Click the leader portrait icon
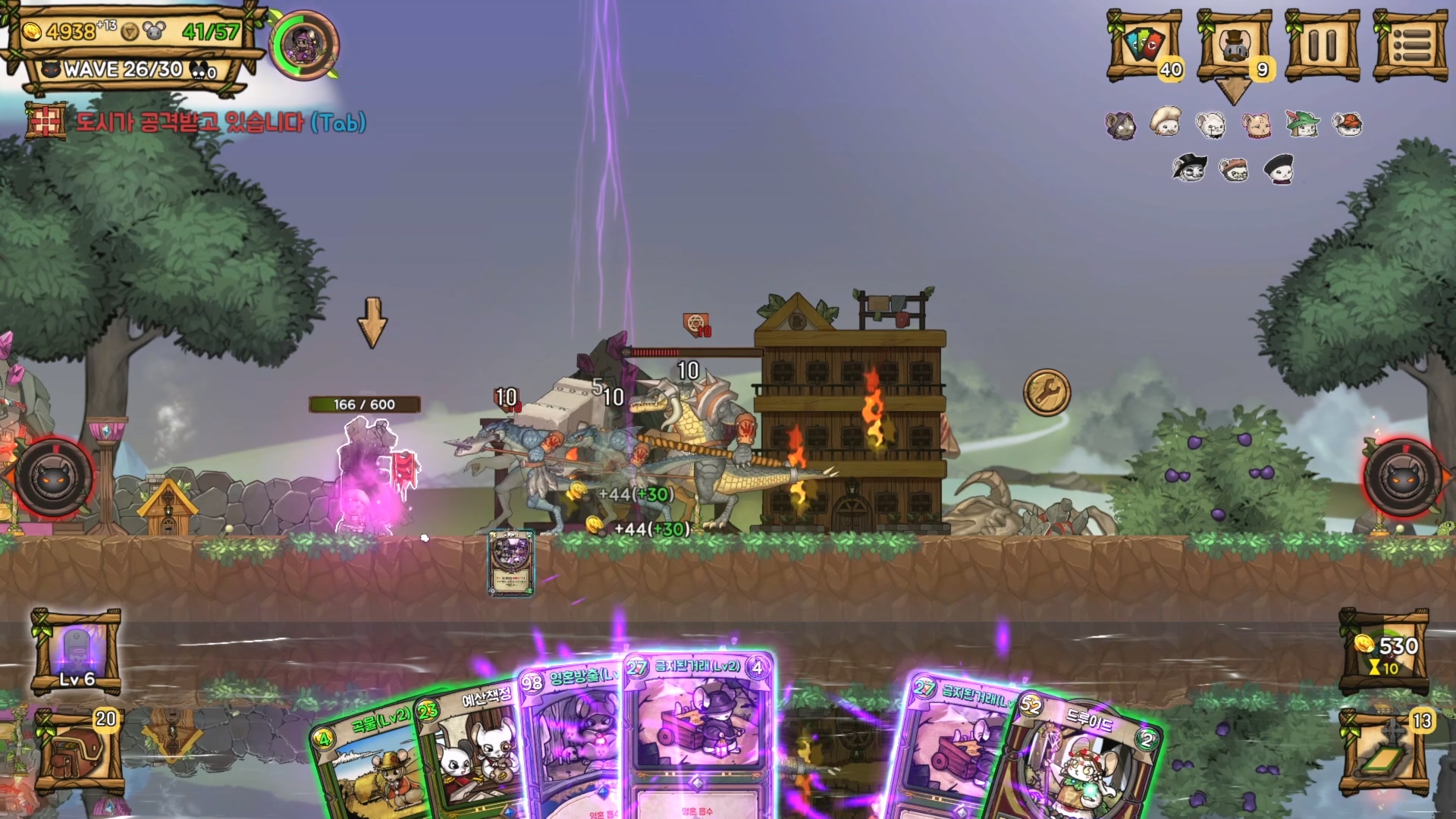Viewport: 1456px width, 819px height. point(304,45)
